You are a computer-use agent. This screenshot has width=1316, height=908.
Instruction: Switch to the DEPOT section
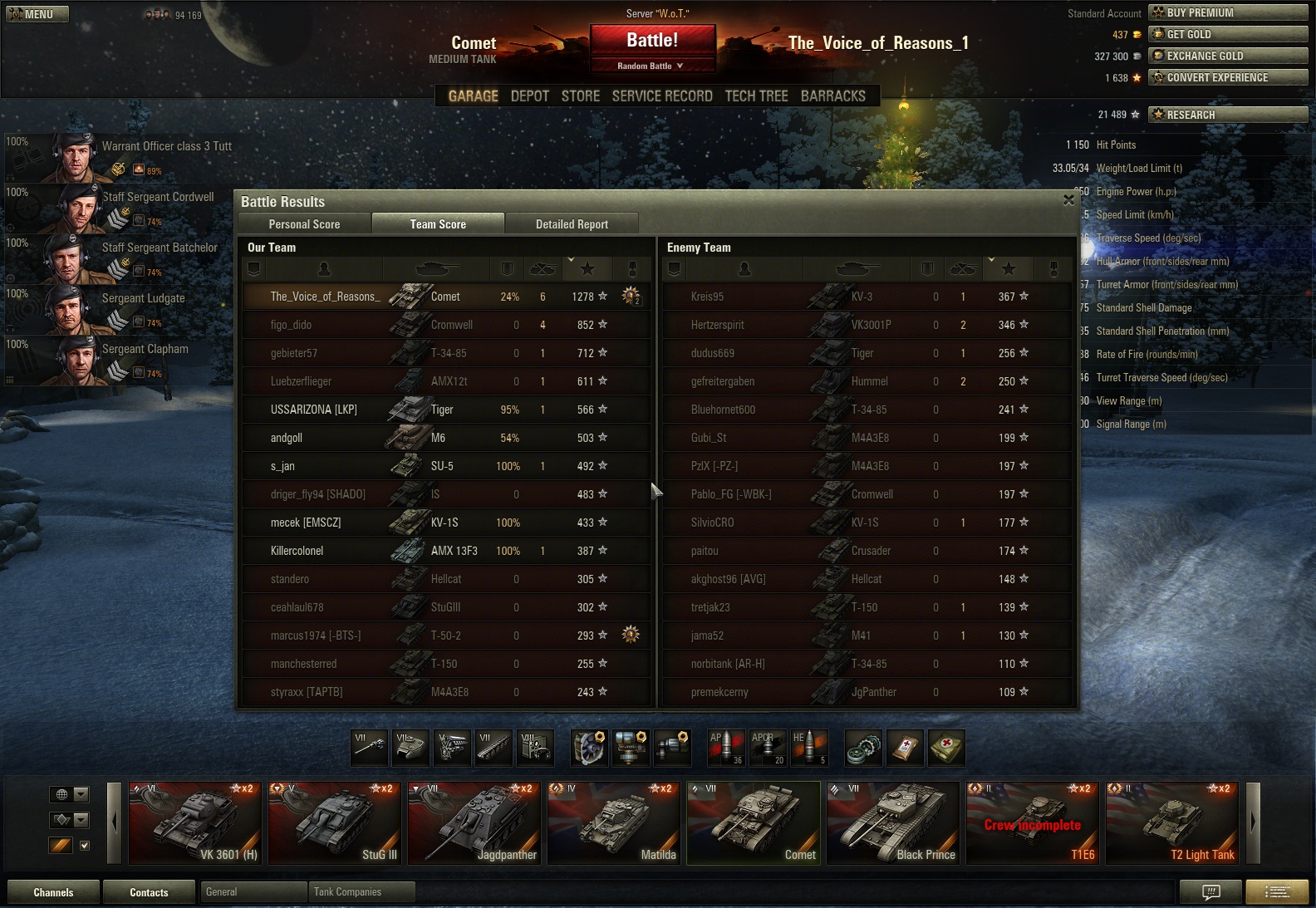[530, 96]
